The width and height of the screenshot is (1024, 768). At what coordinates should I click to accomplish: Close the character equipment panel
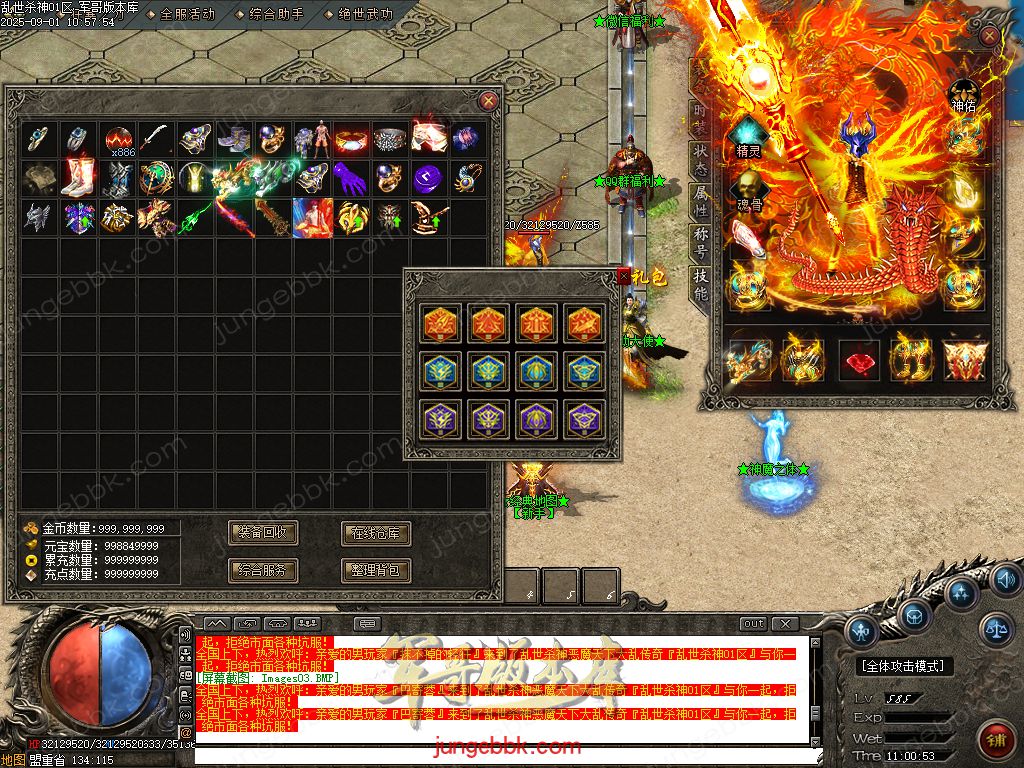[989, 37]
